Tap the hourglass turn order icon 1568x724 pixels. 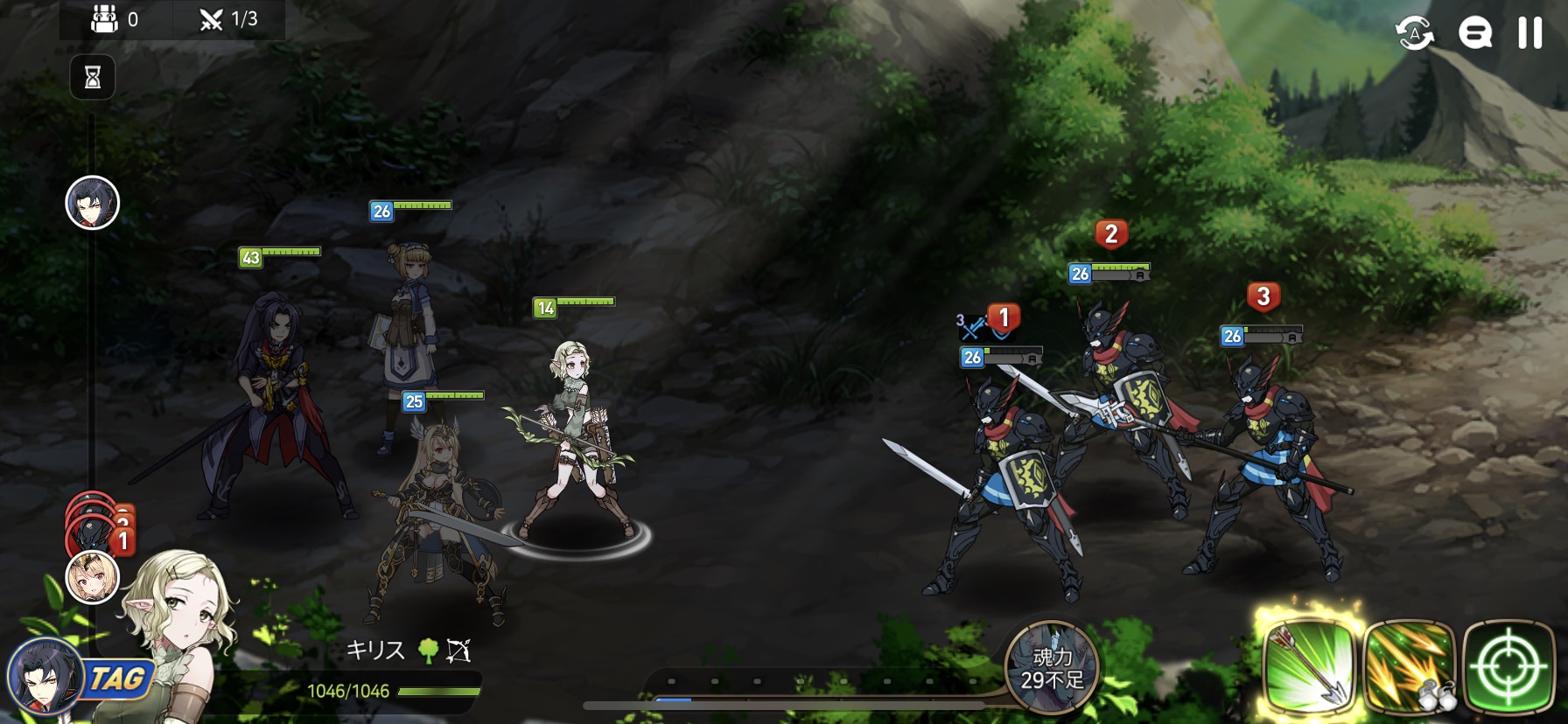(x=93, y=78)
